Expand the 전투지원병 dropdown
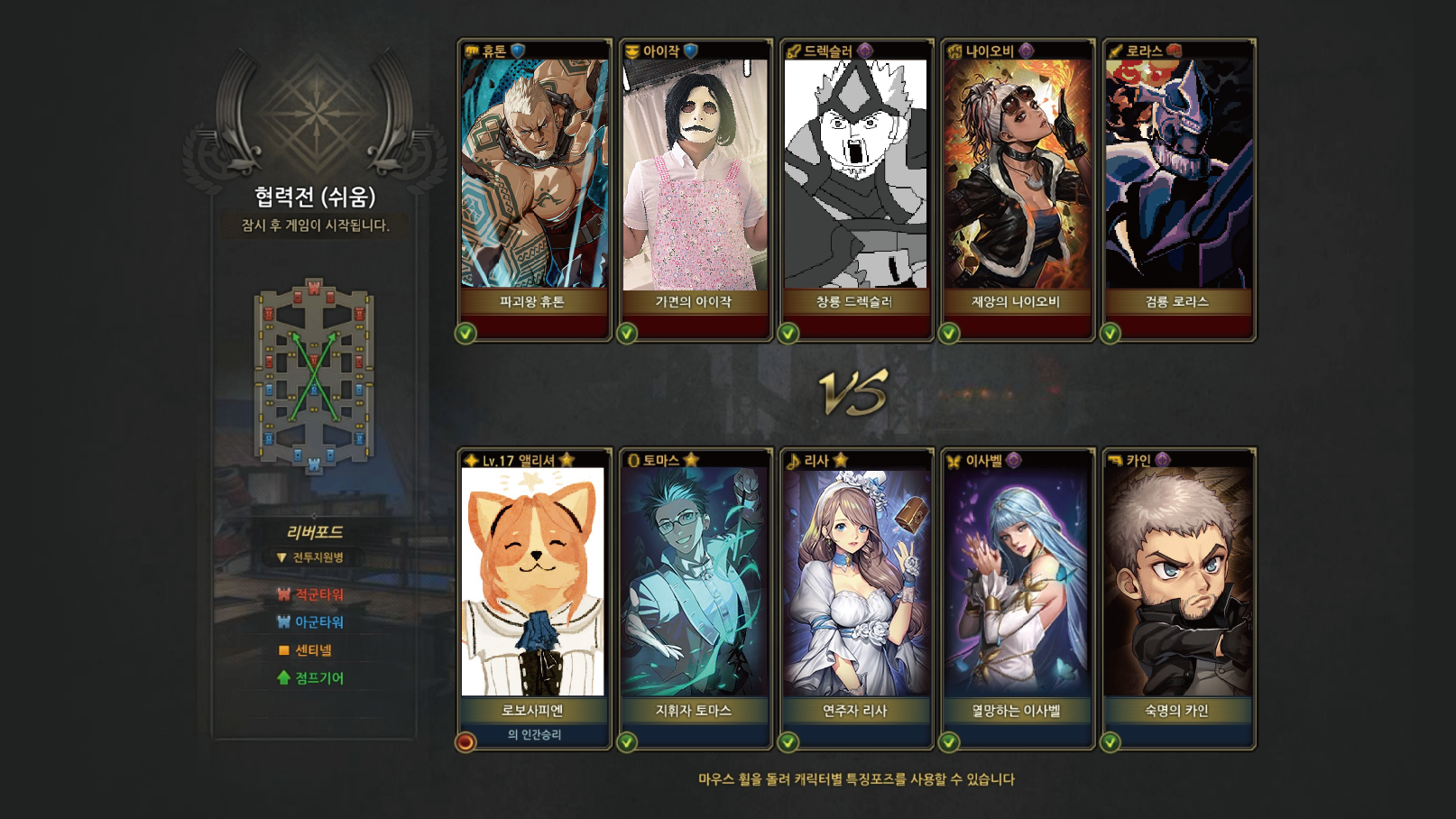Viewport: 1456px width, 819px height. click(x=311, y=557)
